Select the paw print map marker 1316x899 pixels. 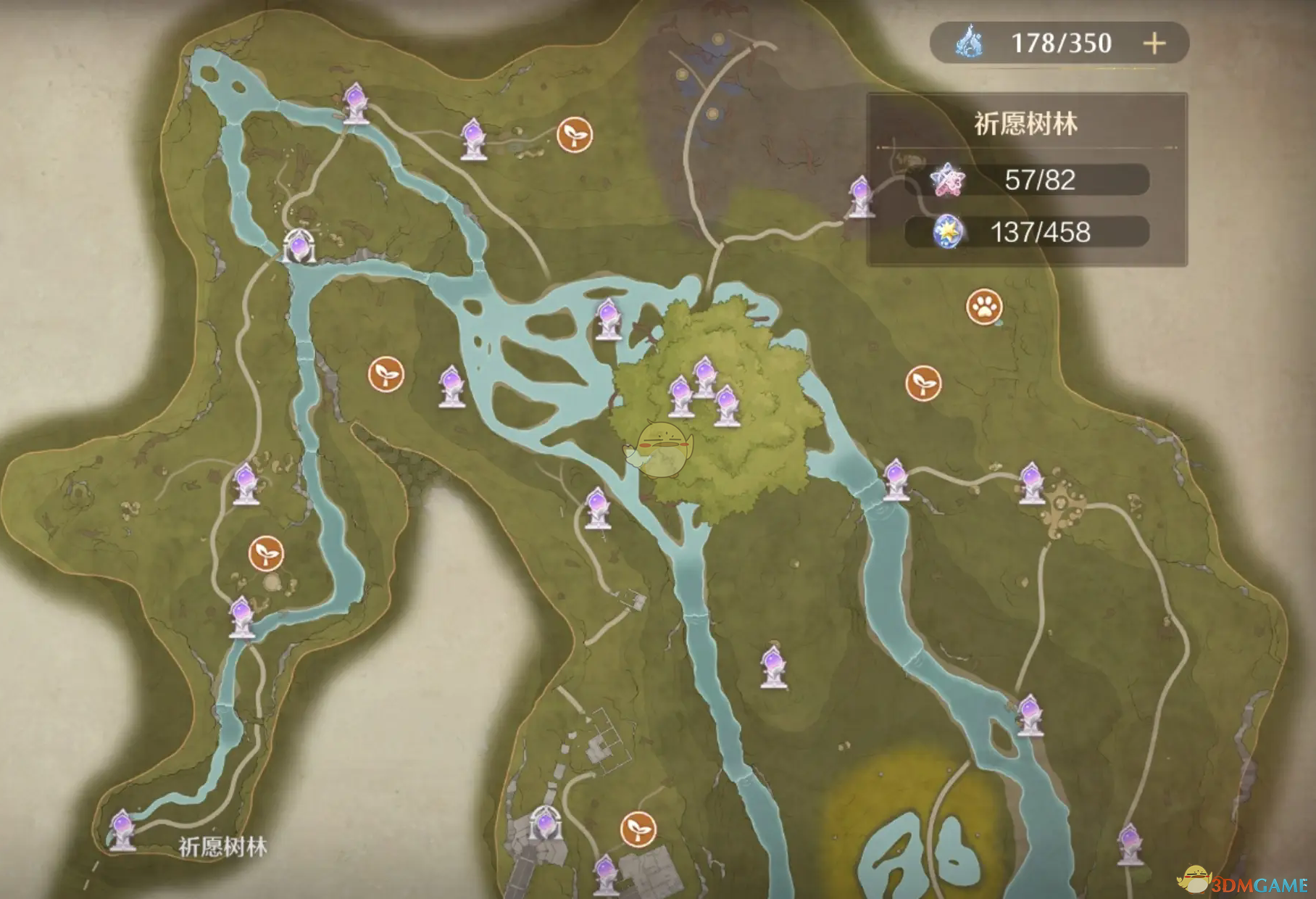983,307
